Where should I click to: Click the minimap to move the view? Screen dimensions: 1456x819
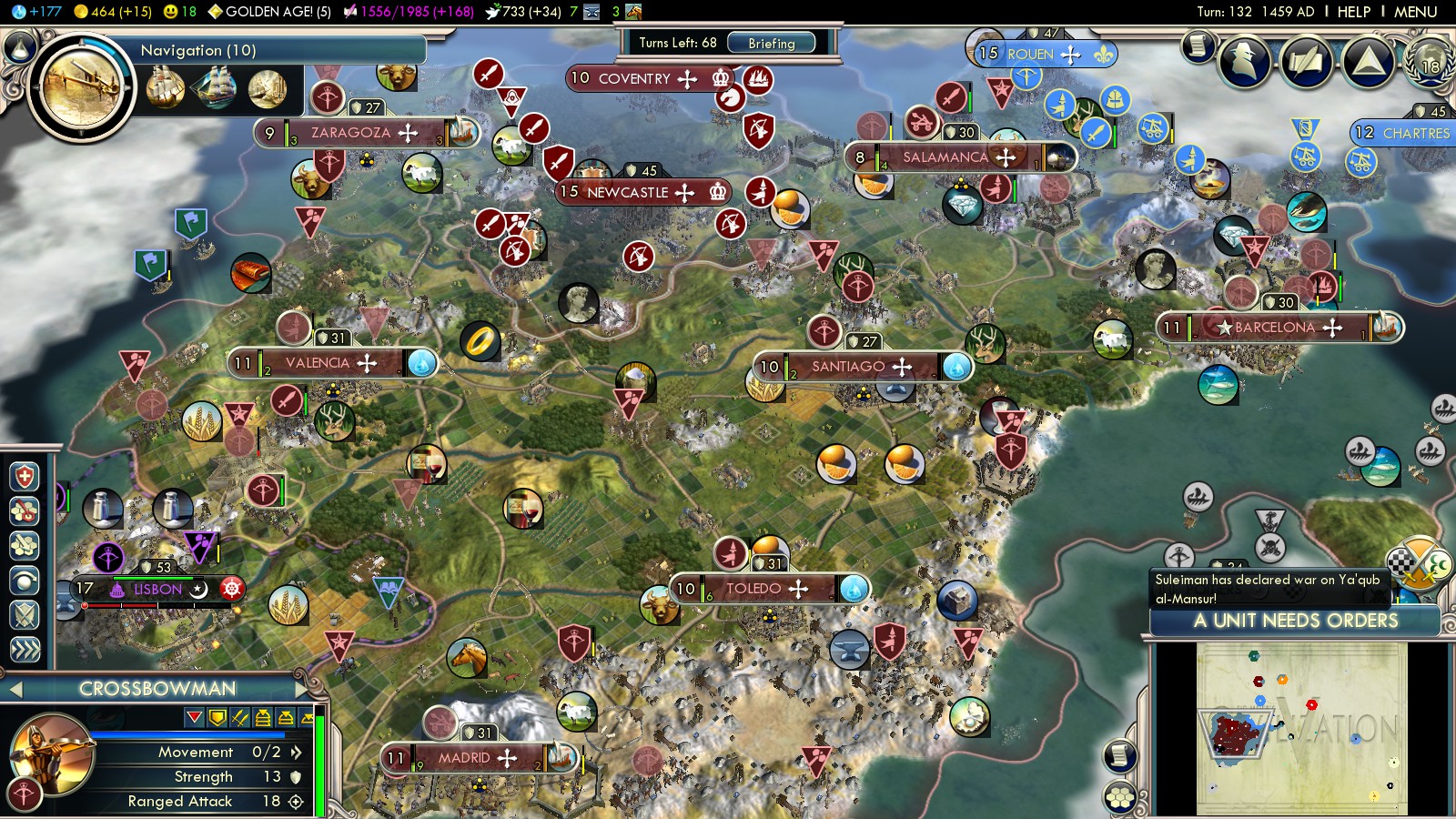pyautogui.click(x=1301, y=728)
